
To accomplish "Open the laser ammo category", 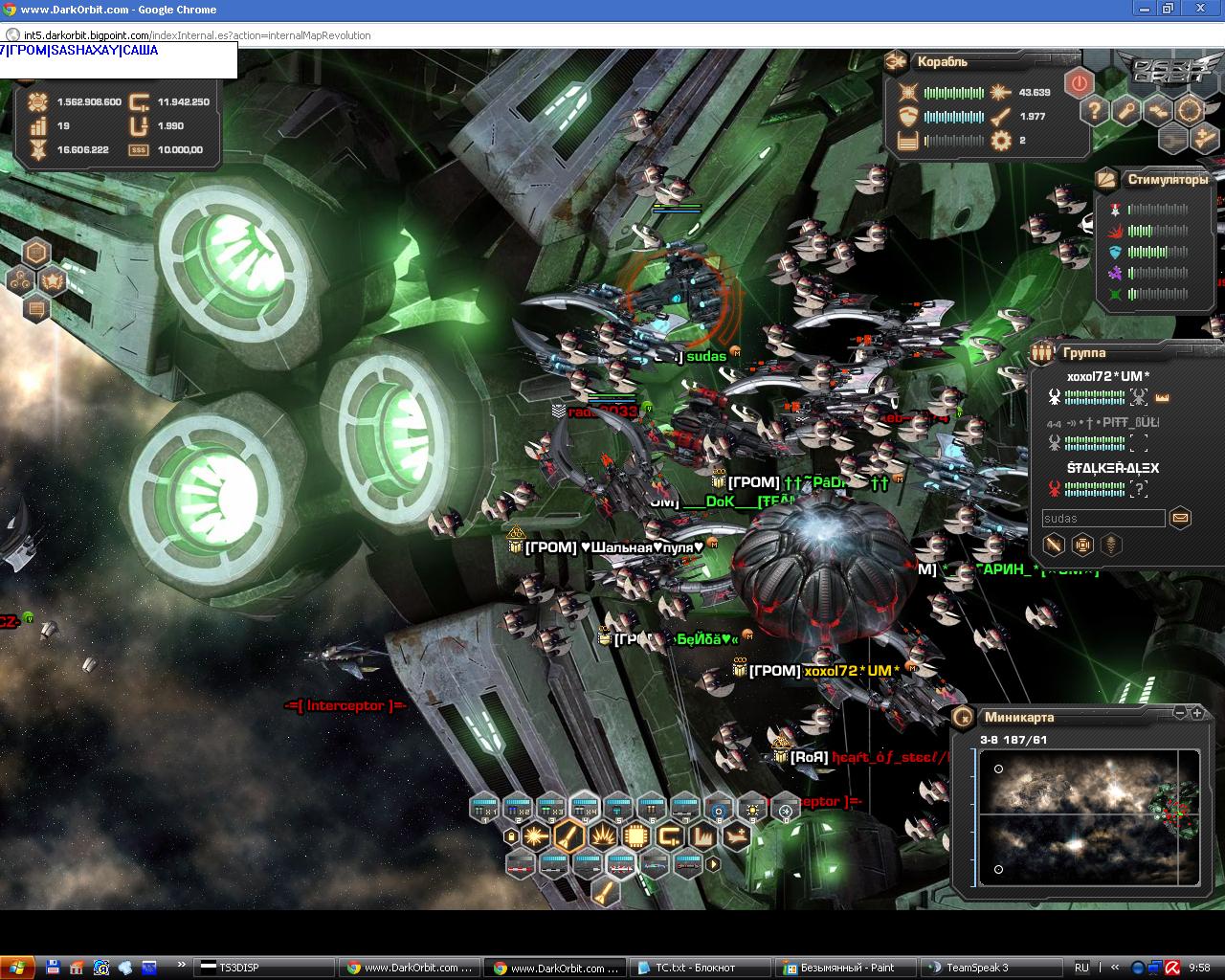I will [x=536, y=836].
